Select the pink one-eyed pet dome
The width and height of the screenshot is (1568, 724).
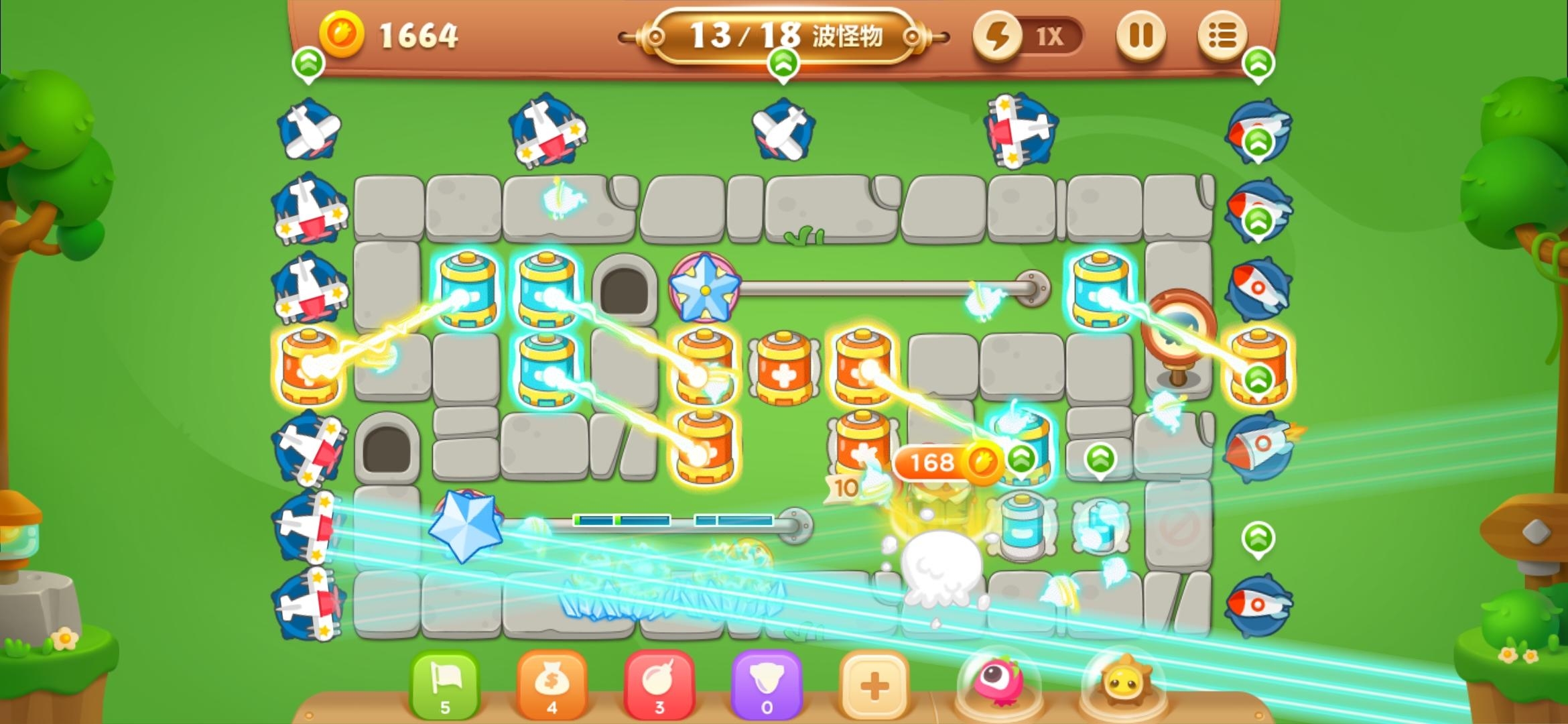[x=998, y=684]
